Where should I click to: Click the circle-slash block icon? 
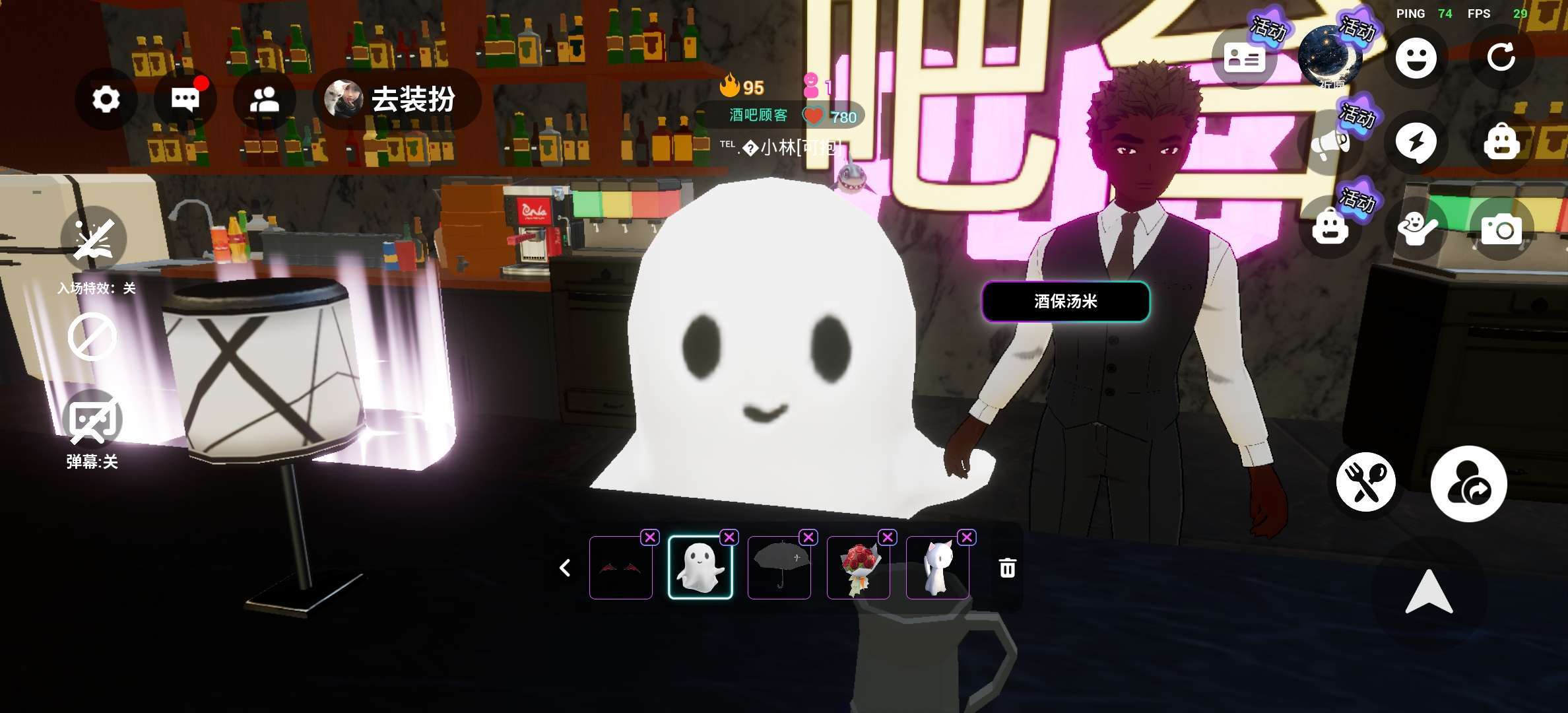pos(92,337)
